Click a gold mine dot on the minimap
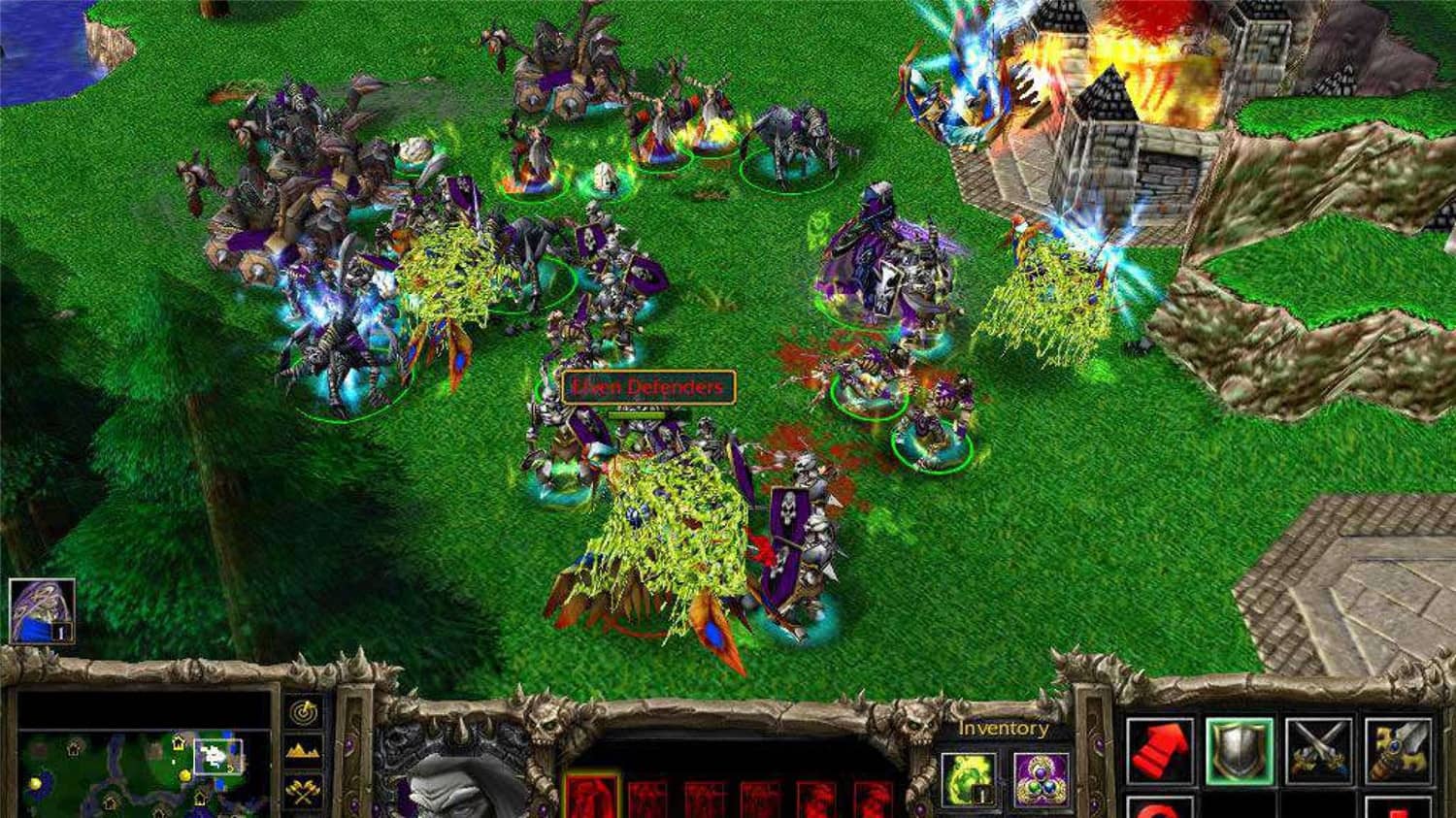This screenshot has height=818, width=1456. [x=183, y=774]
